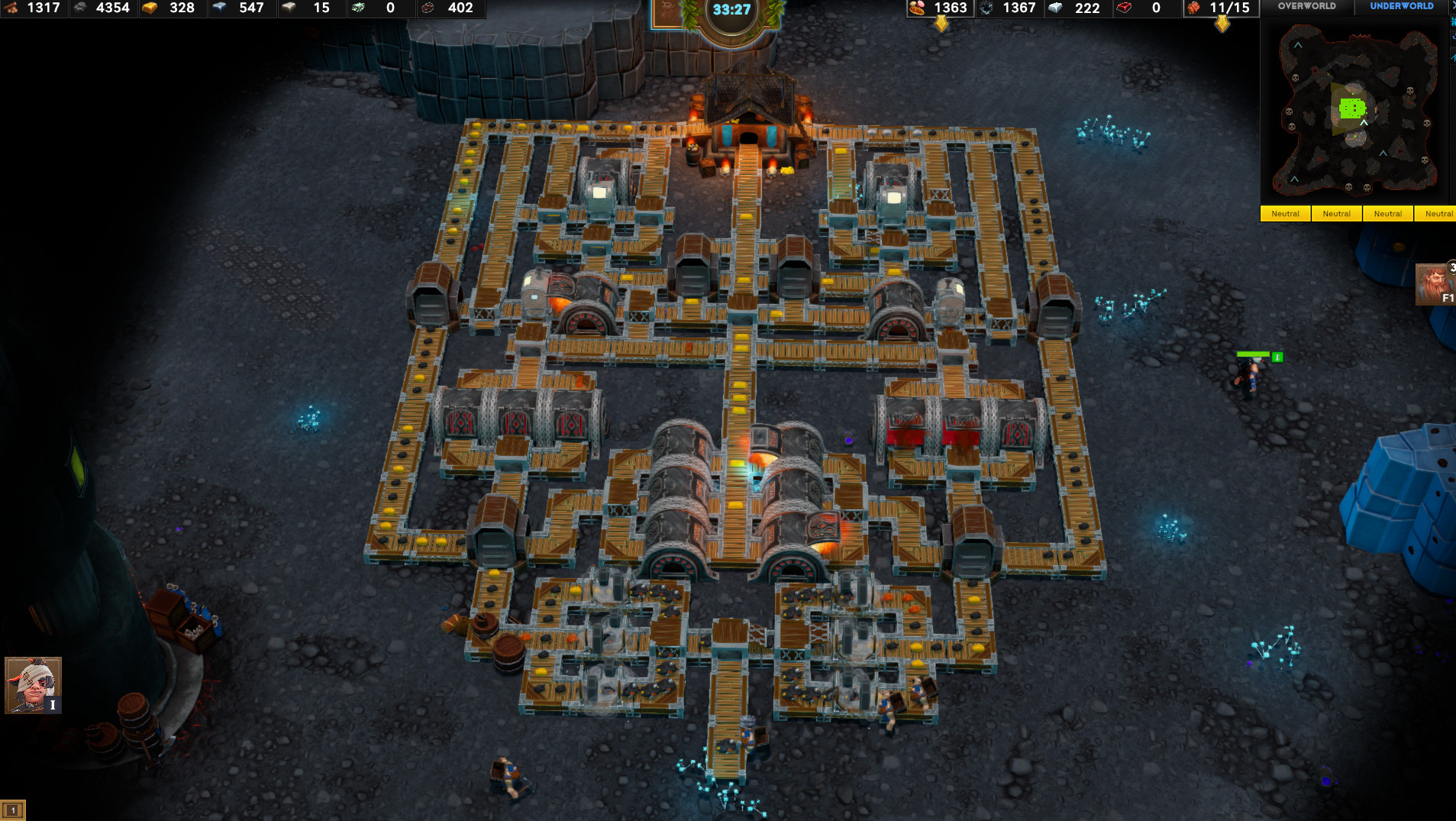Click the rightmost Neutral banner

pyautogui.click(x=1438, y=214)
